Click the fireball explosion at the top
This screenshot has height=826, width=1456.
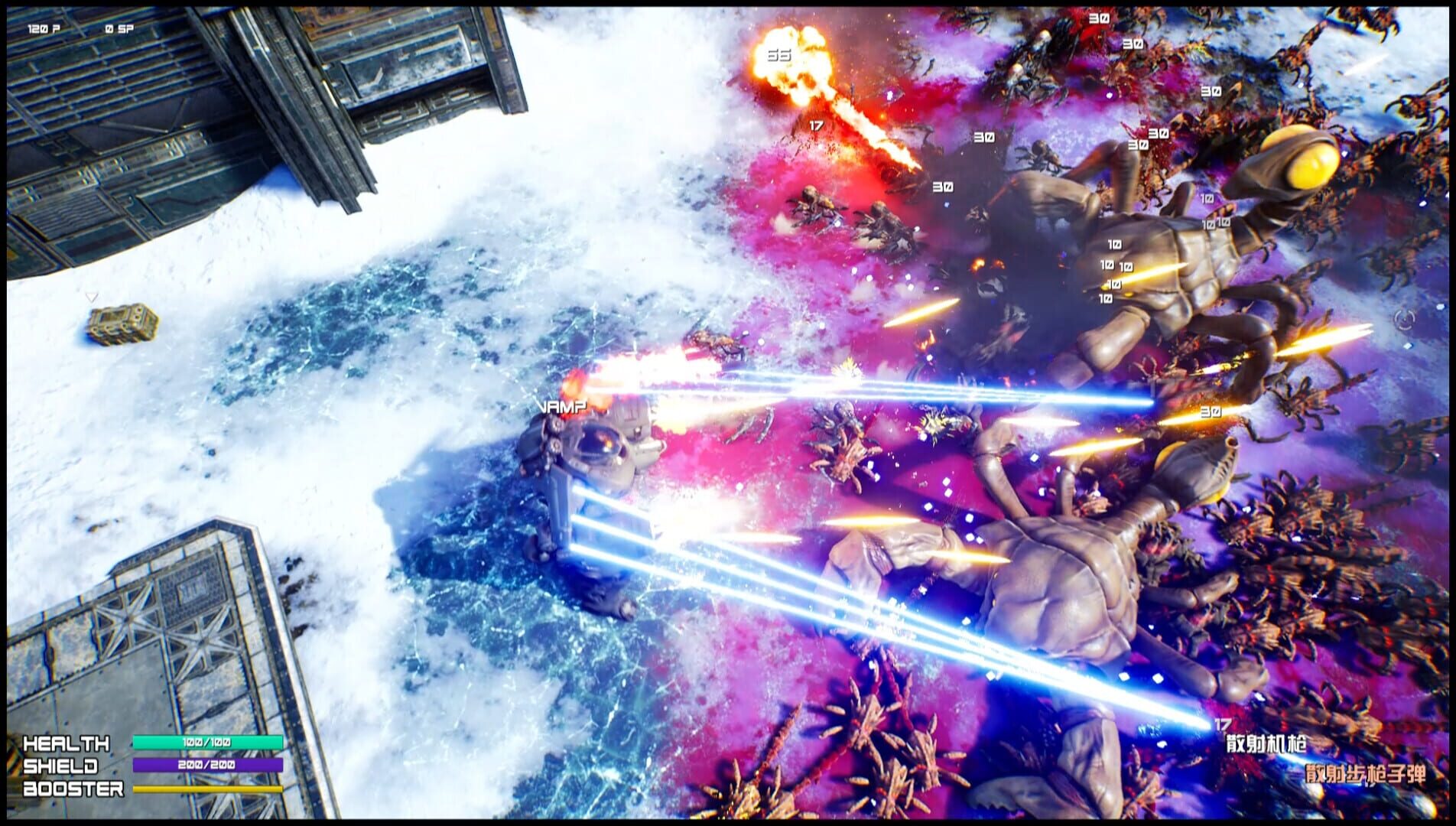[791, 61]
